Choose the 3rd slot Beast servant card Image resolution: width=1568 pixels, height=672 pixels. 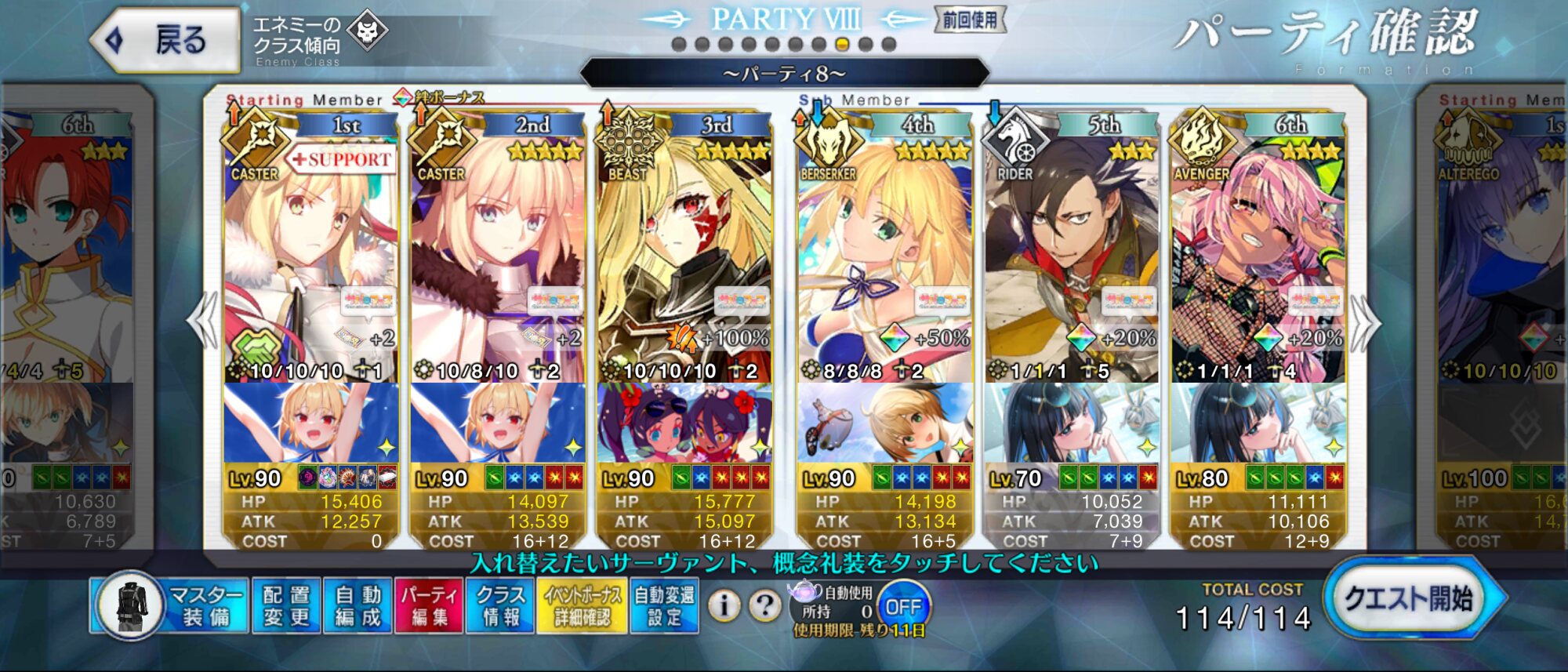684,259
